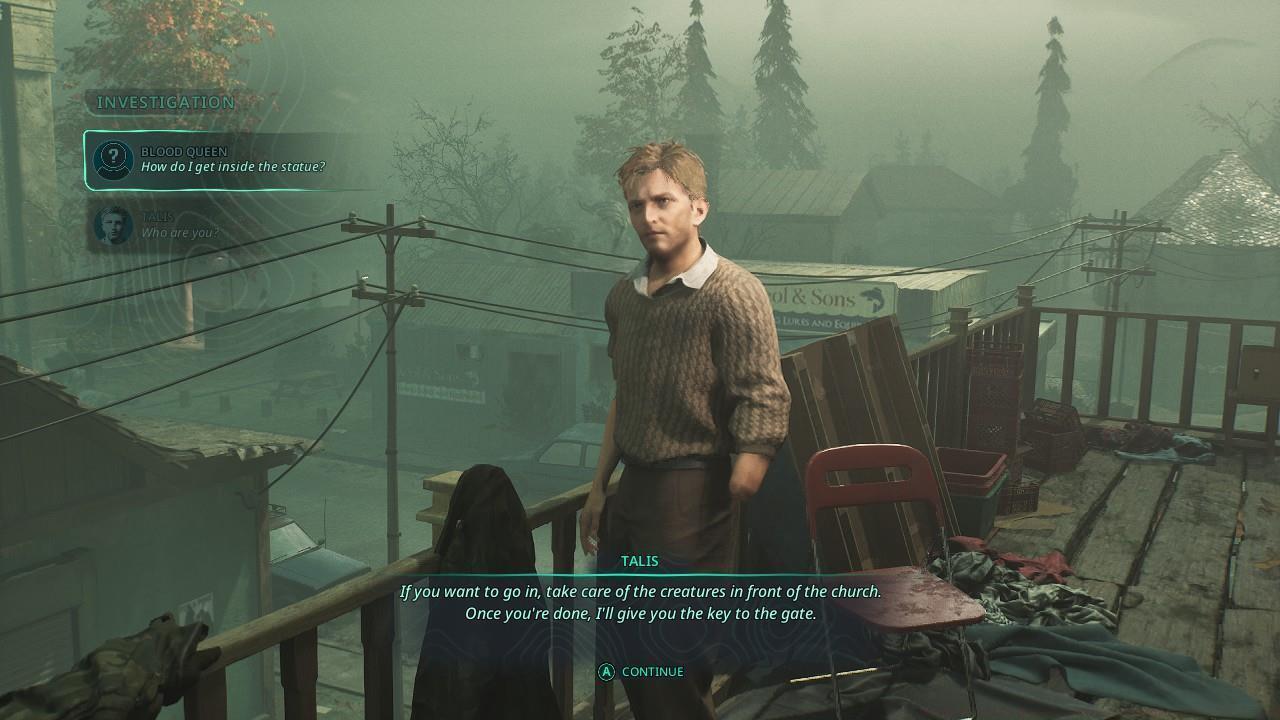This screenshot has height=720, width=1280.
Task: Continue the dialogue with Talis
Action: pyautogui.click(x=641, y=672)
